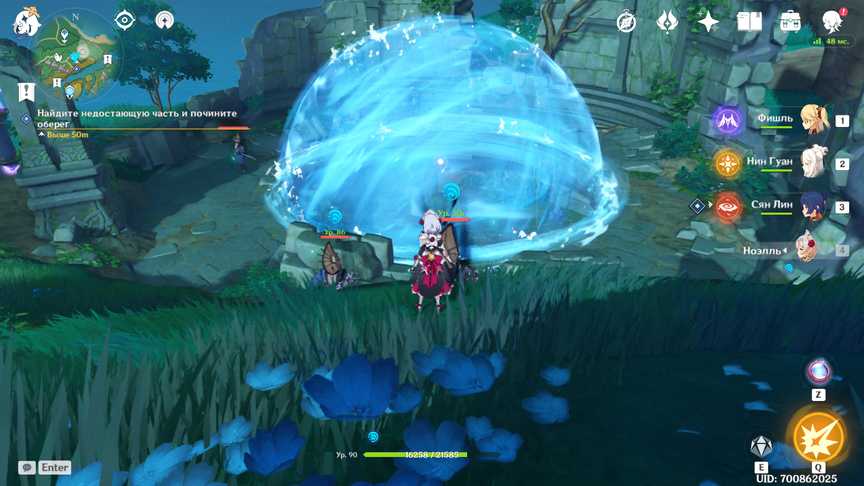Open the four-pointed star events icon
Screen dimensions: 864x486
coord(708,21)
